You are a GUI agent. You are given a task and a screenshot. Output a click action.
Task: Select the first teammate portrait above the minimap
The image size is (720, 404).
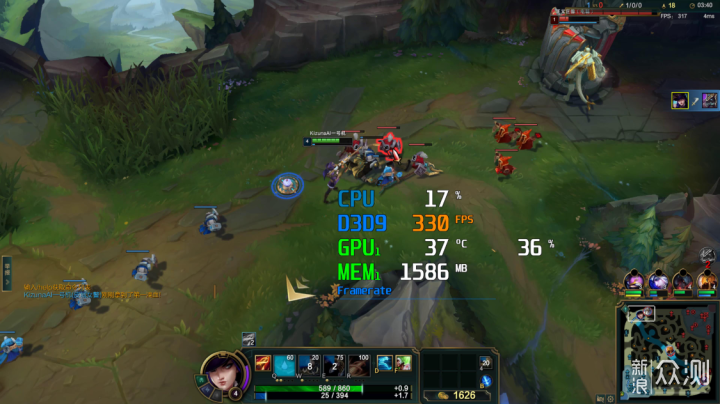634,281
